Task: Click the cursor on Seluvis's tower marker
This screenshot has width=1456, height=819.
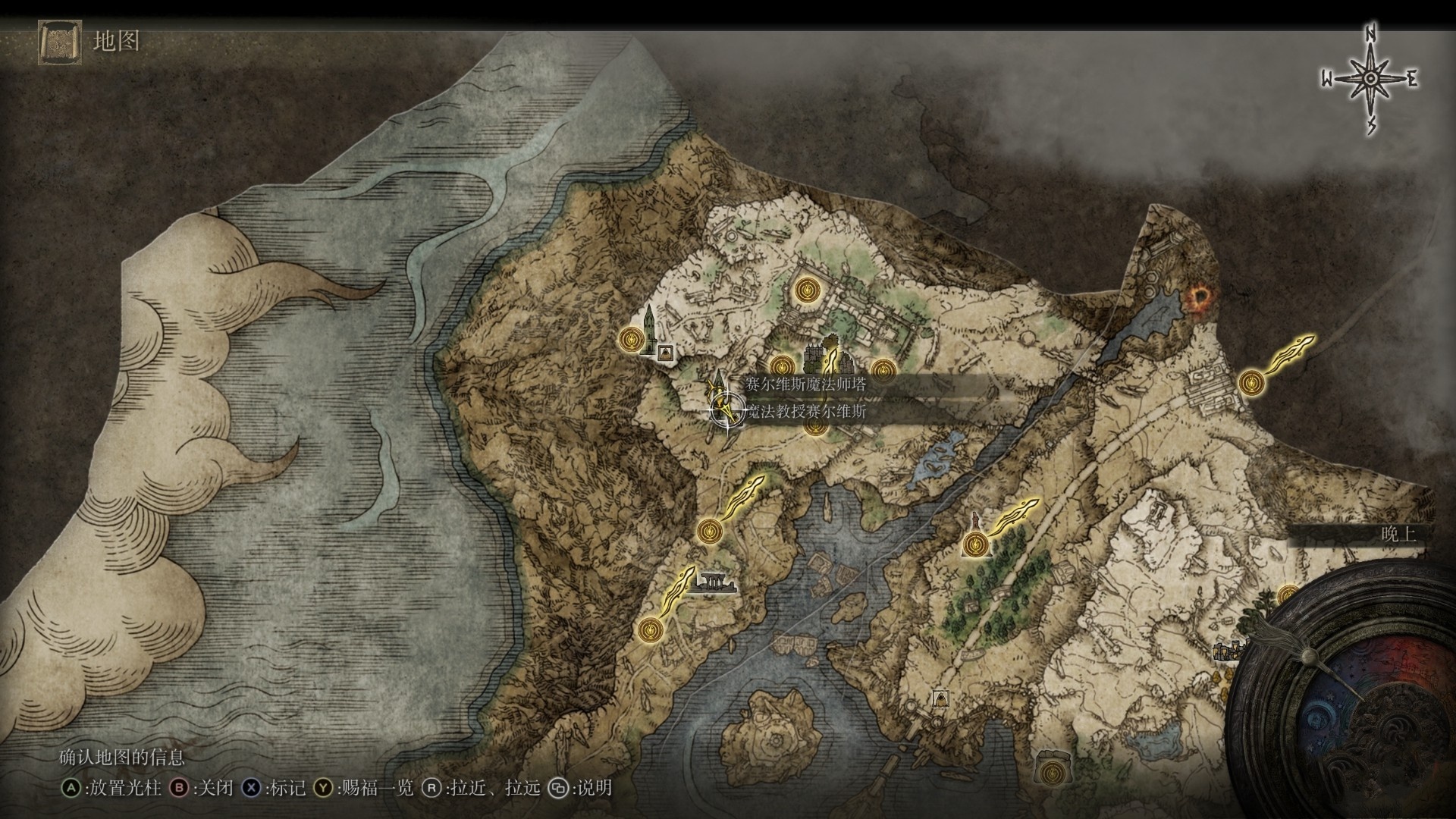Action: (726, 412)
